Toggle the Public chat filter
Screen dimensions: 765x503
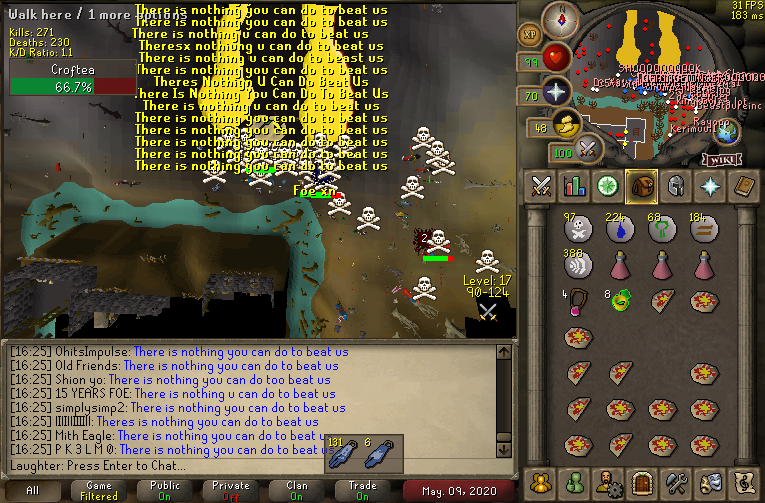click(164, 491)
